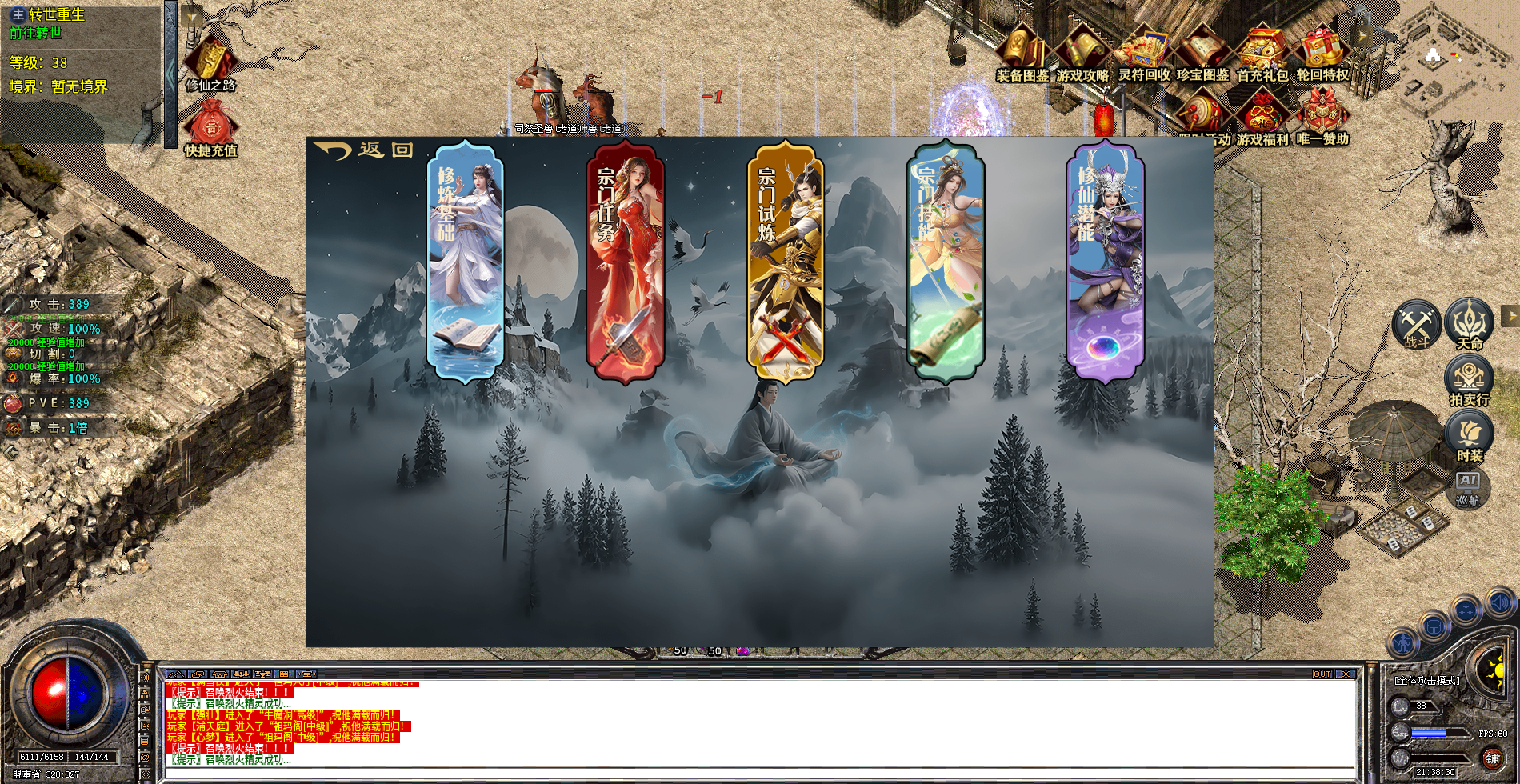Open the 战斗 crossed swords button

pyautogui.click(x=1416, y=326)
